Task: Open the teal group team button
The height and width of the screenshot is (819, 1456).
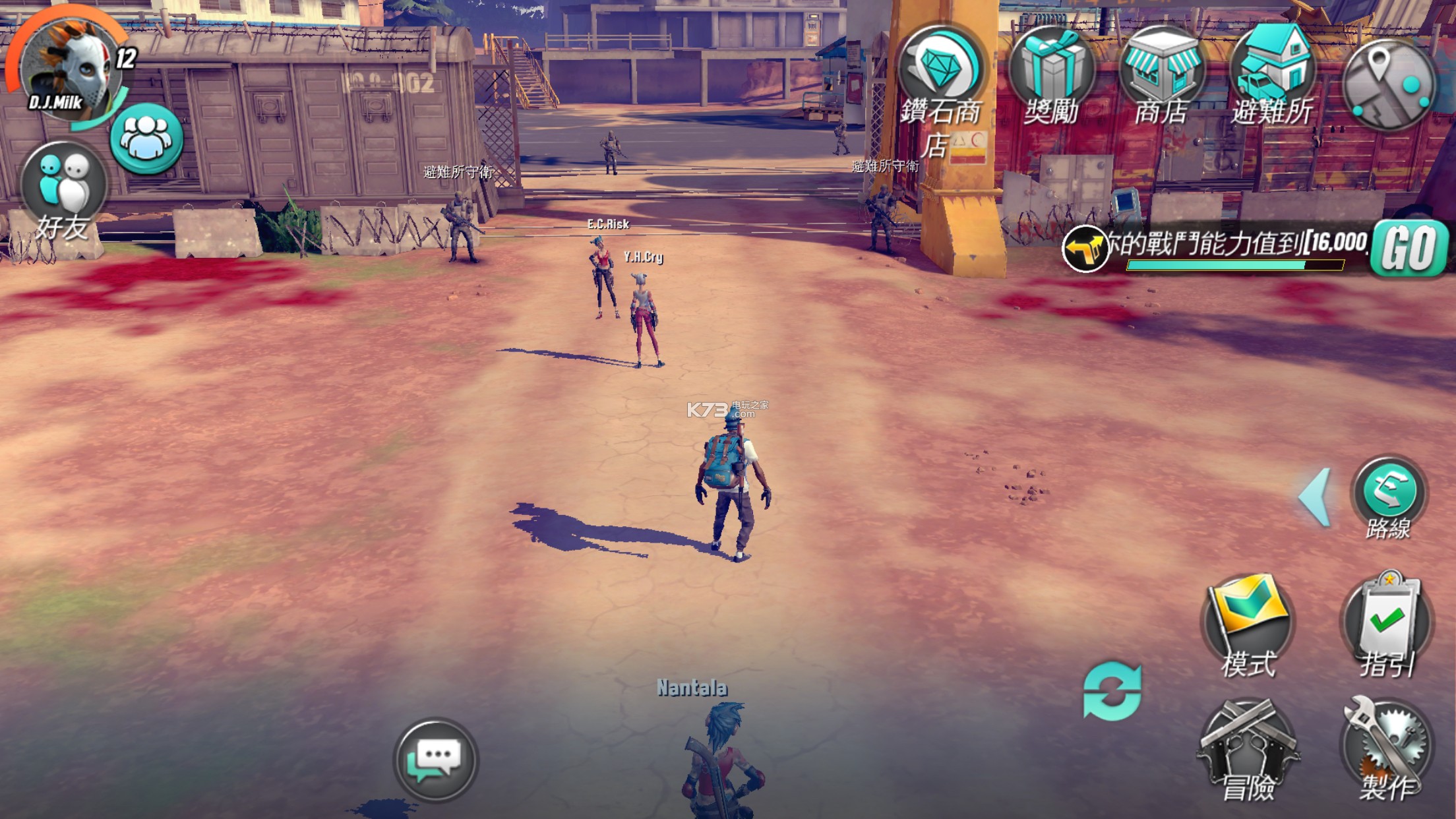Action: 146,138
